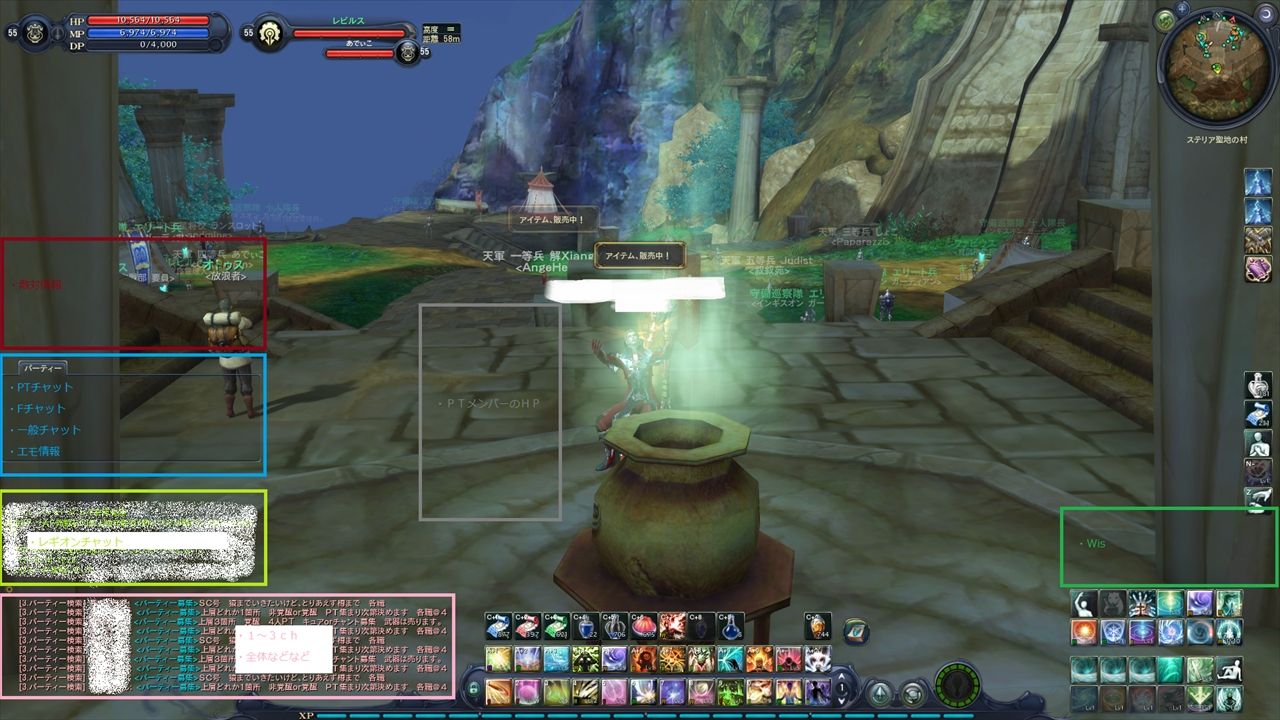The width and height of the screenshot is (1280, 720).
Task: Use the red scroll in the top hotbar
Action: (527, 626)
